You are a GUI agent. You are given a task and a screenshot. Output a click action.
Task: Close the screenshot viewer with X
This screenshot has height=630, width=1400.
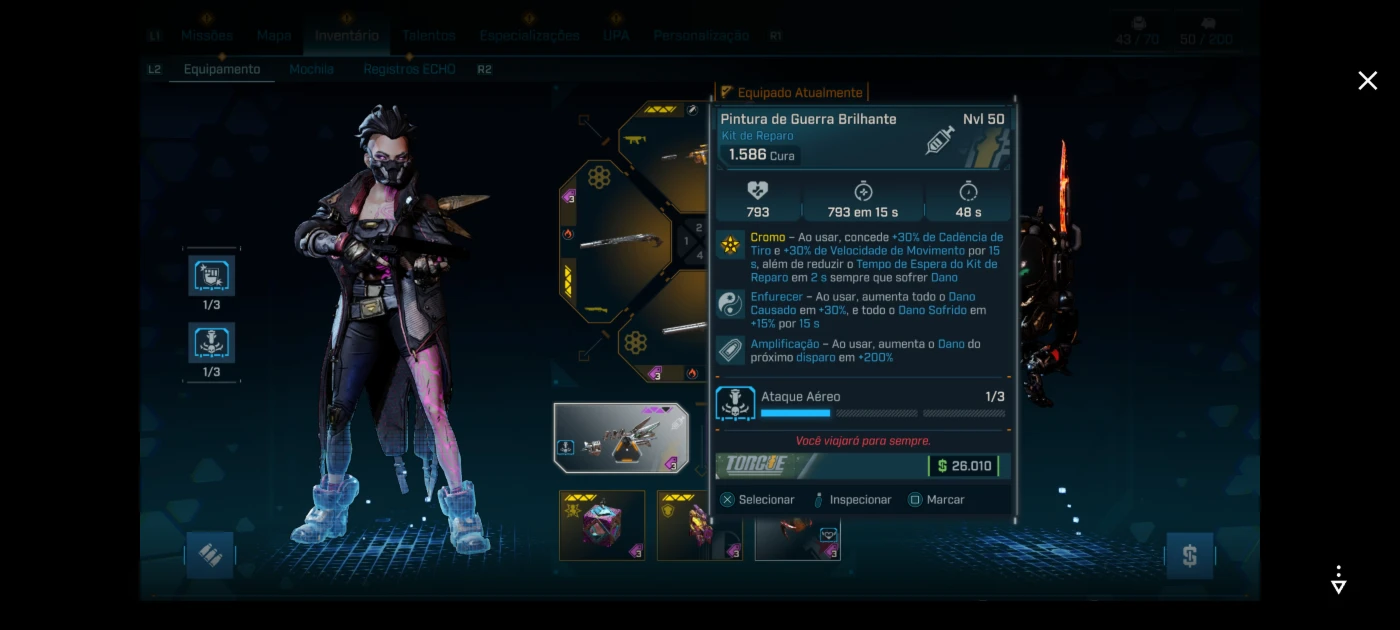(1367, 81)
